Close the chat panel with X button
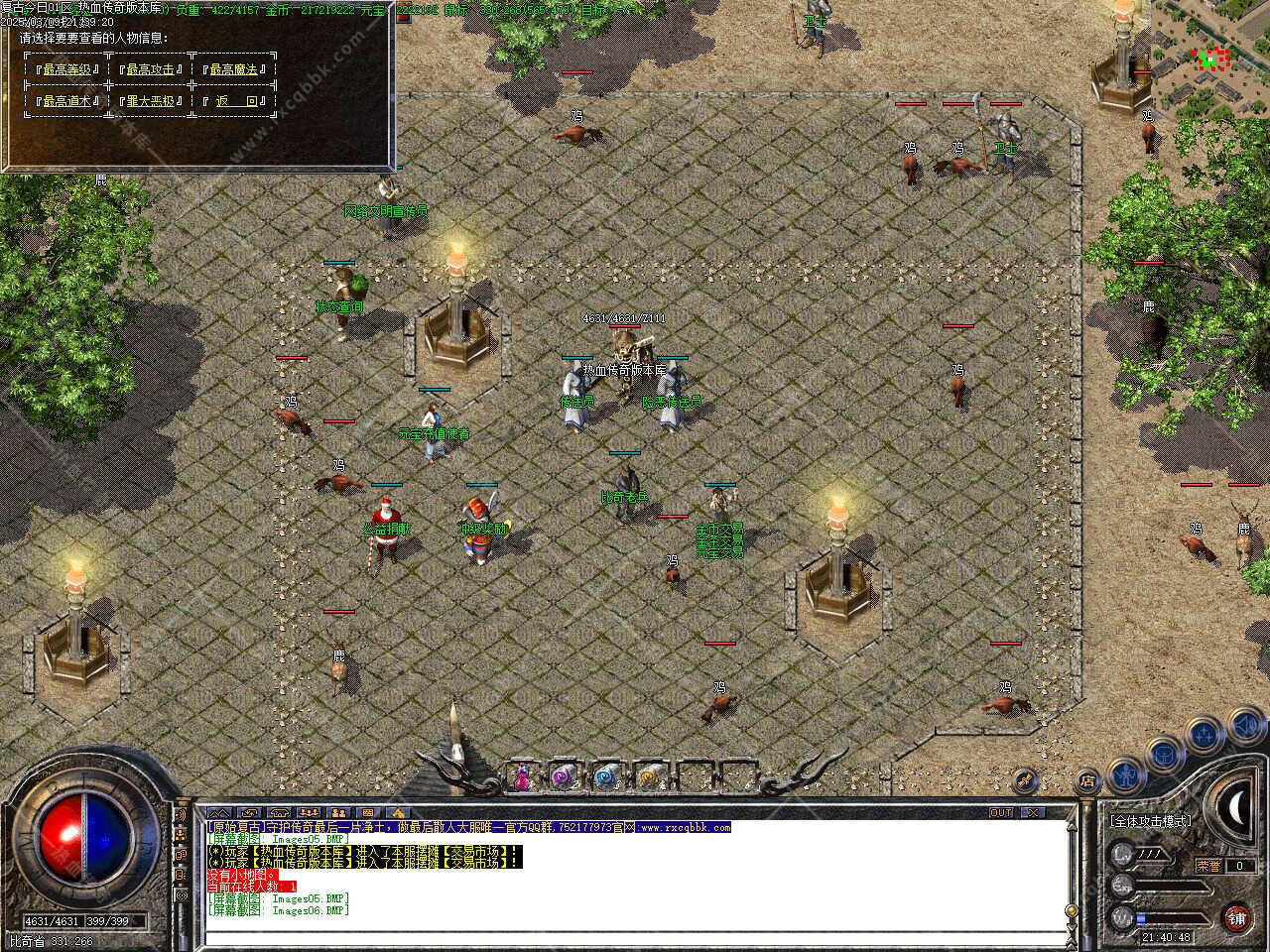 (x=1033, y=812)
